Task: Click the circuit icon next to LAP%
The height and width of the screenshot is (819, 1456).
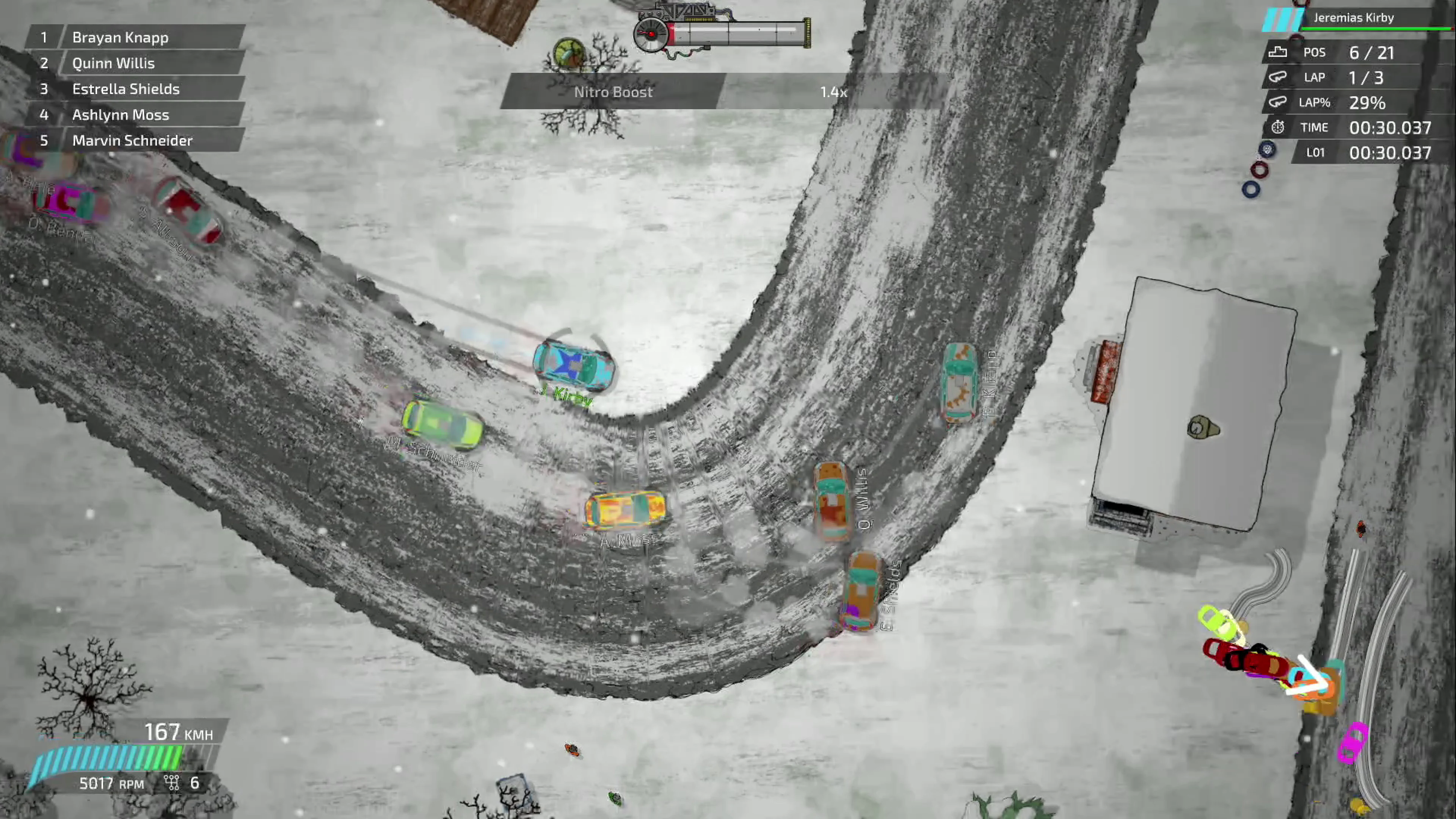Action: 1279,102
